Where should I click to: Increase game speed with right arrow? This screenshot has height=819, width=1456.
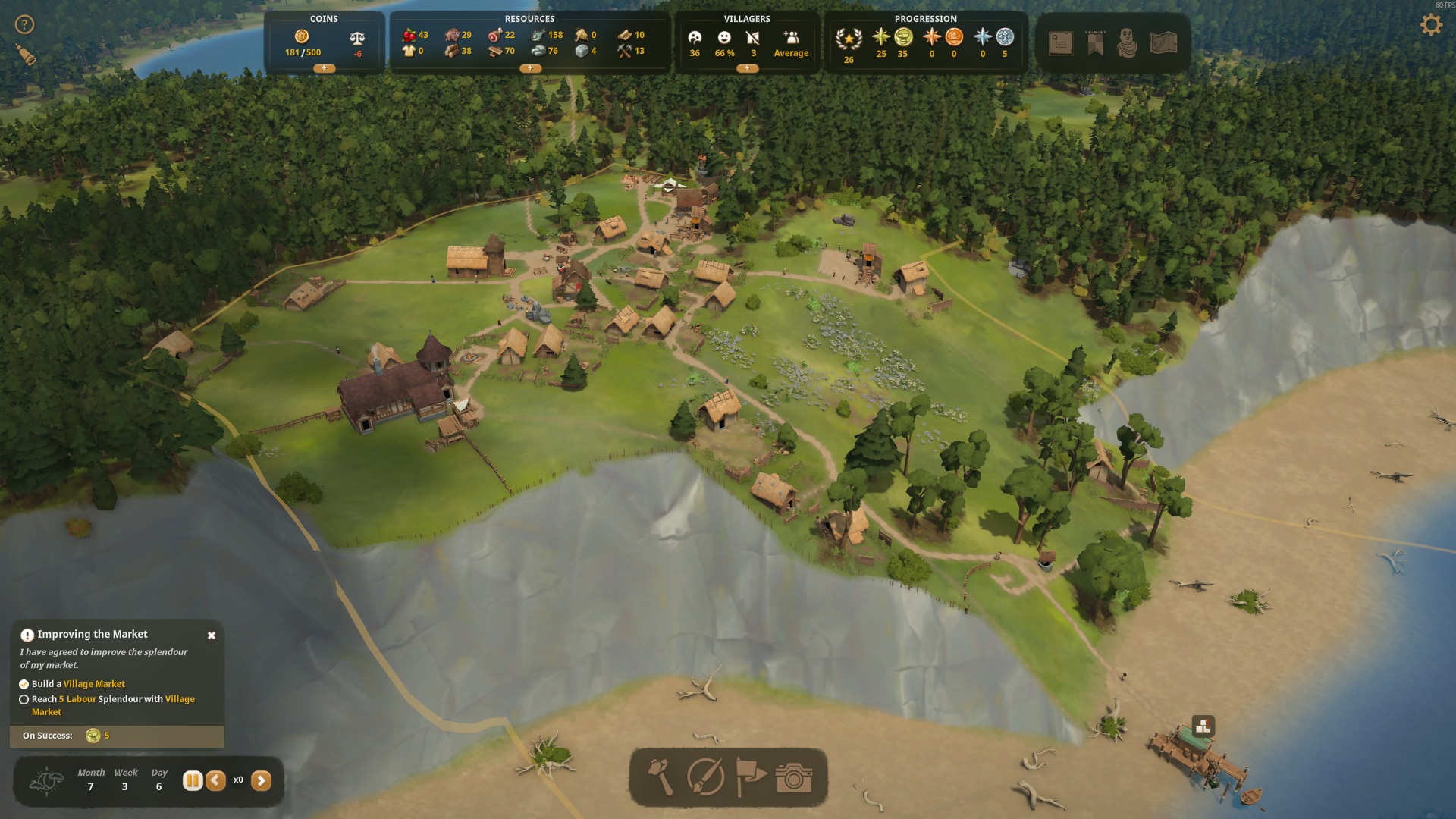[x=261, y=780]
